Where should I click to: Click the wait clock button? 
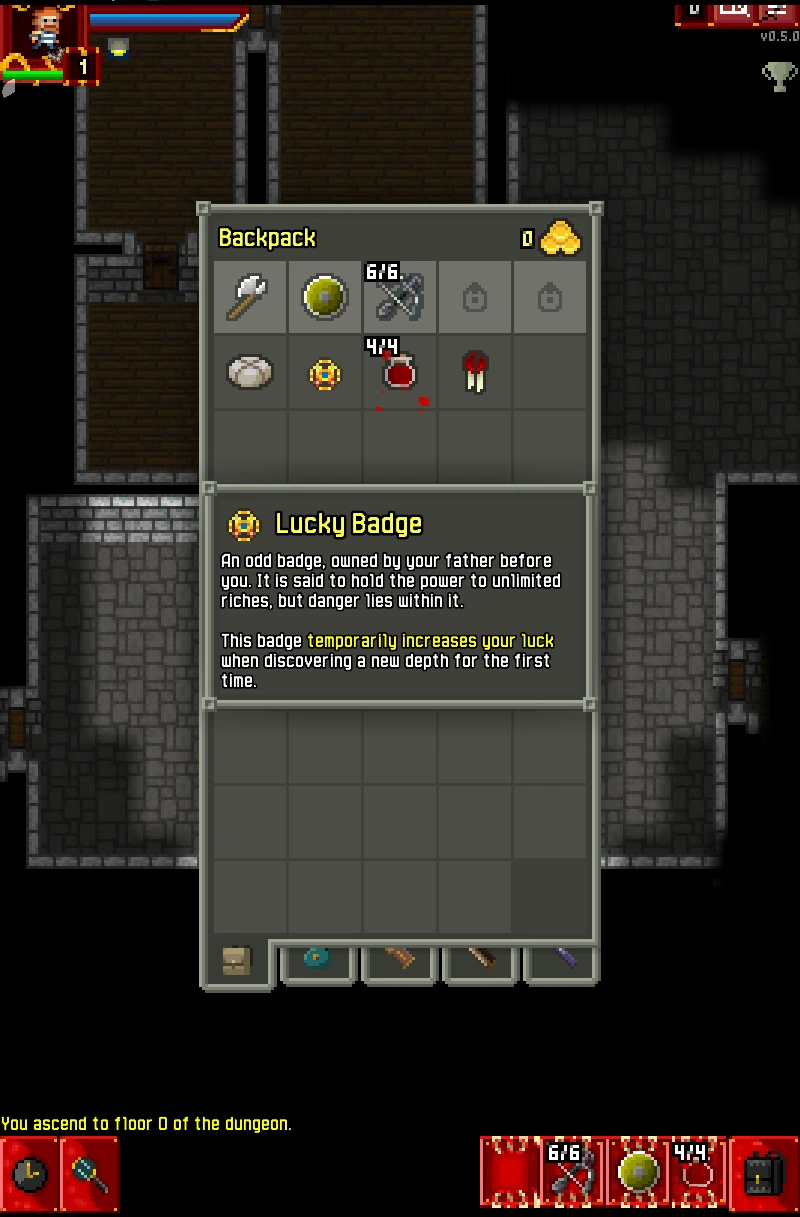point(29,1173)
